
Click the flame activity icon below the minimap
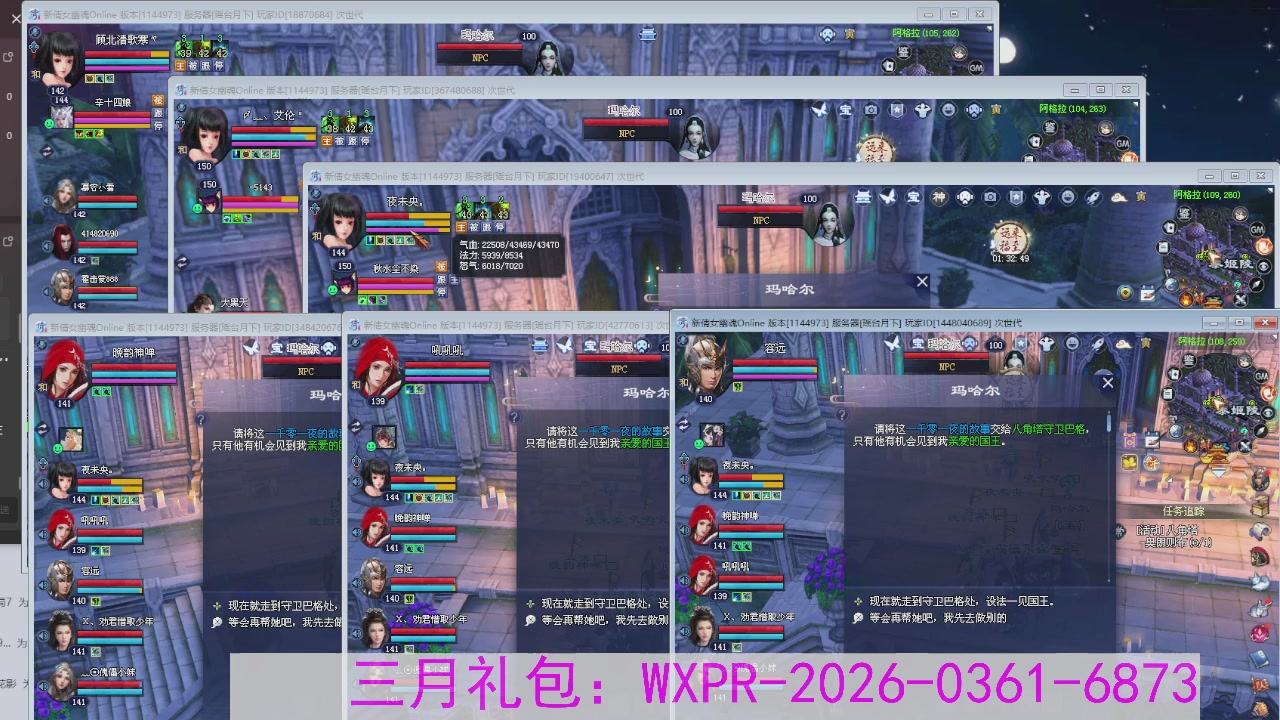click(x=1189, y=446)
